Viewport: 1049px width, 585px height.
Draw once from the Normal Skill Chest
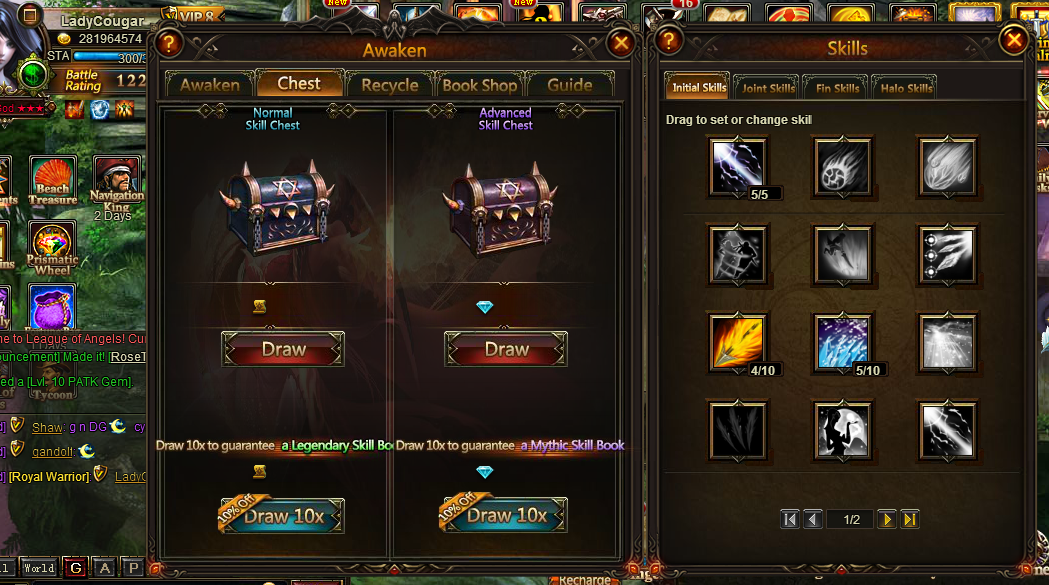click(x=283, y=350)
